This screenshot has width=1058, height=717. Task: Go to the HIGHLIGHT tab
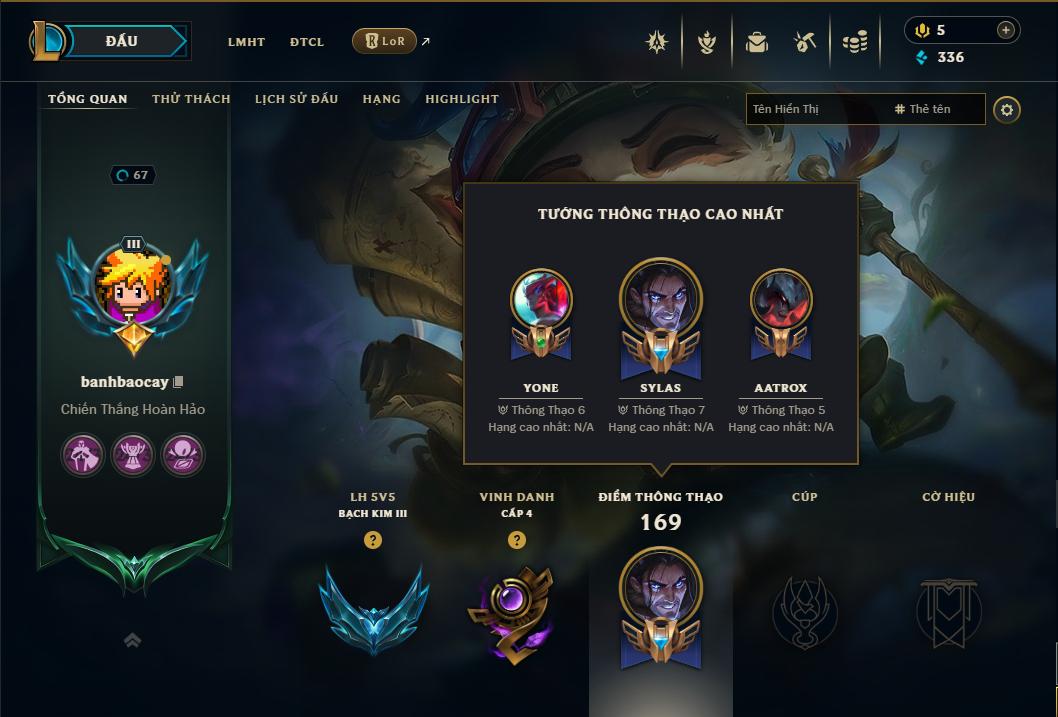tap(461, 99)
